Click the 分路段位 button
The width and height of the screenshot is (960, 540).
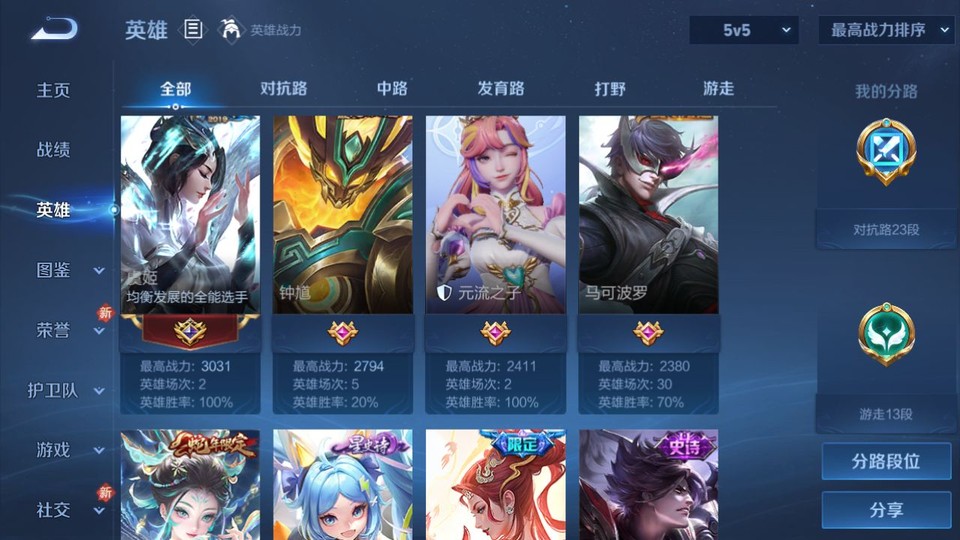[886, 462]
